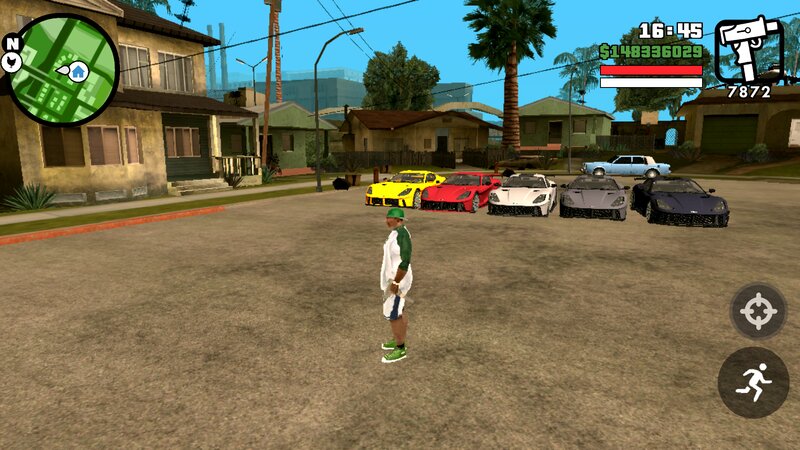Tap the submachine gun weapon icon
The width and height of the screenshot is (800, 450).
tap(747, 50)
